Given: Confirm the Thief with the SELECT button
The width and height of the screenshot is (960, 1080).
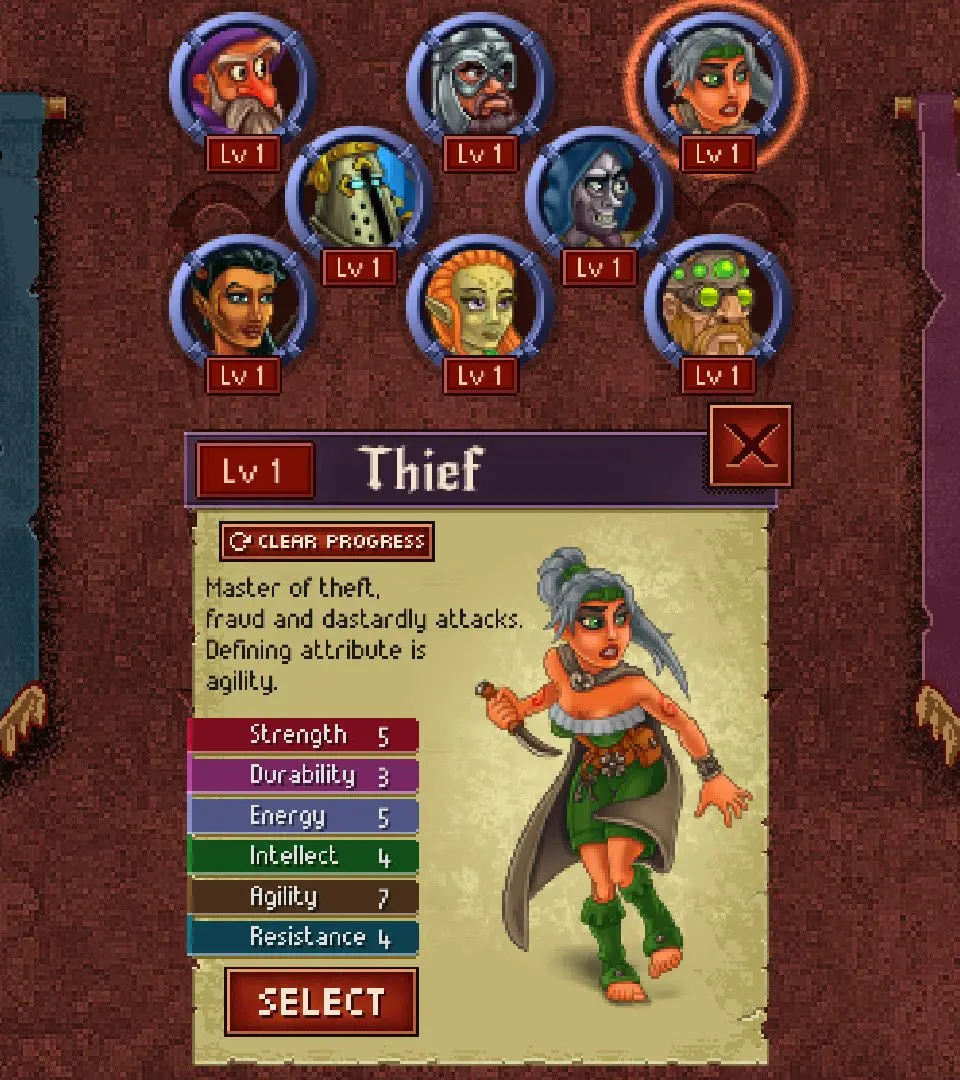Looking at the screenshot, I should click(321, 1001).
